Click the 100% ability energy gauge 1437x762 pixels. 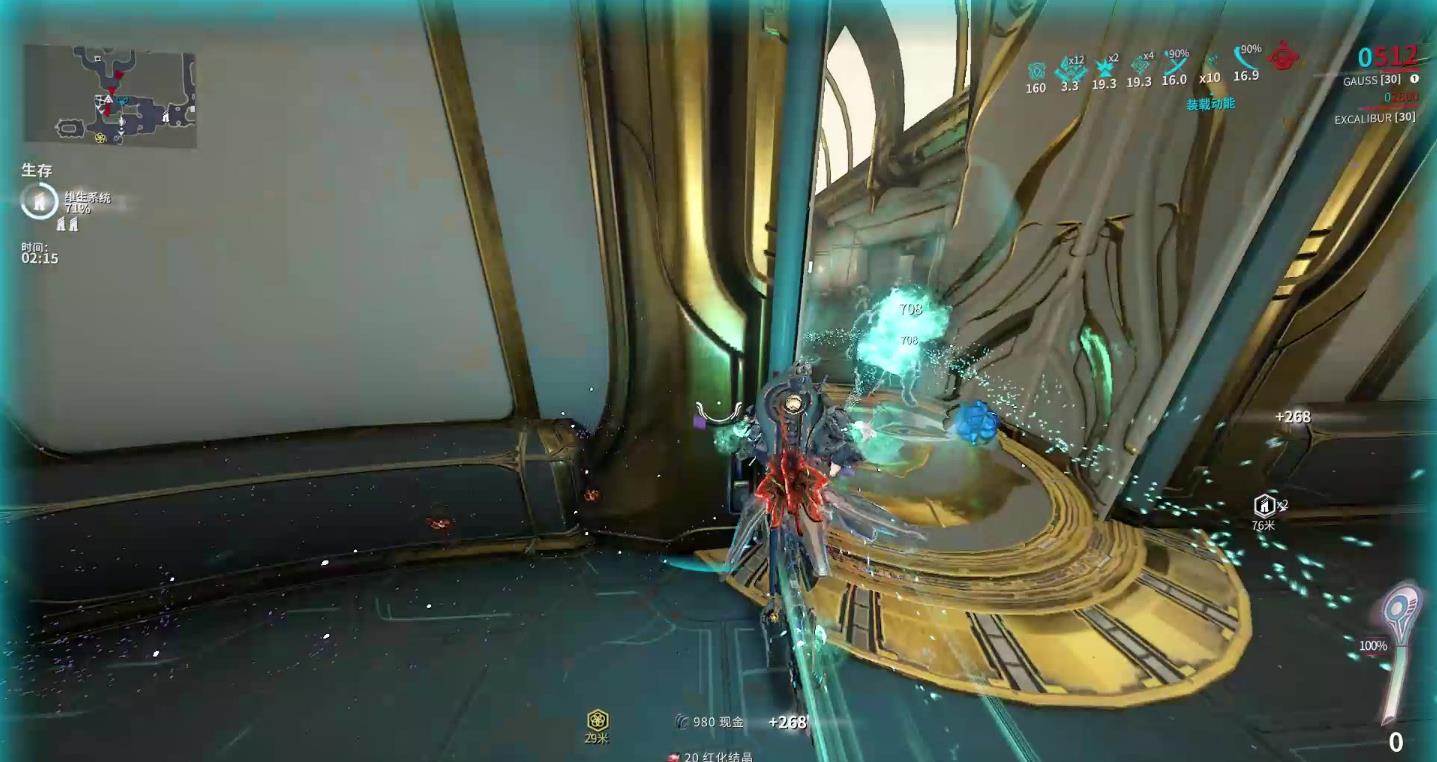pos(1376,645)
